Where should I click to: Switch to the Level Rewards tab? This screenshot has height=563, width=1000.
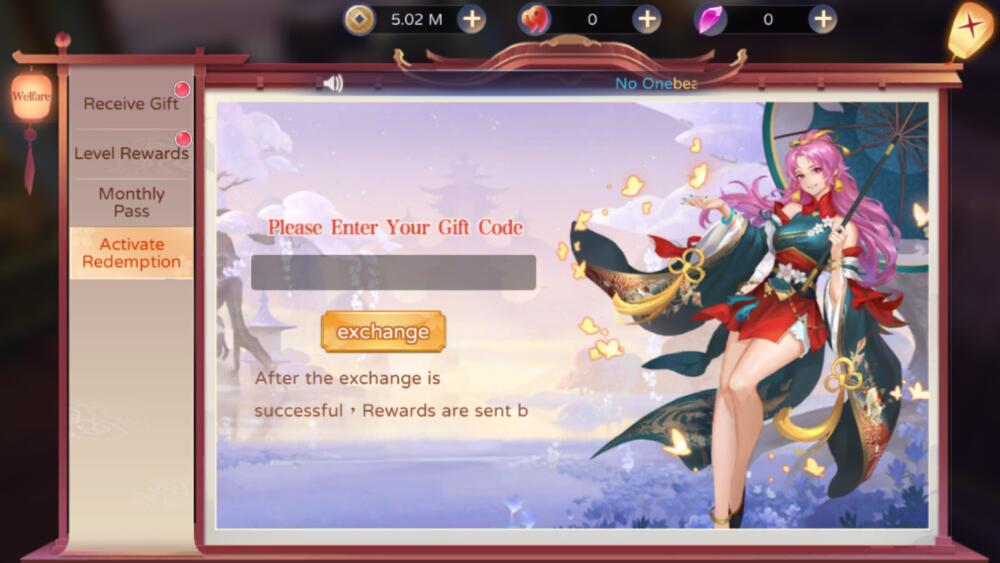[131, 154]
